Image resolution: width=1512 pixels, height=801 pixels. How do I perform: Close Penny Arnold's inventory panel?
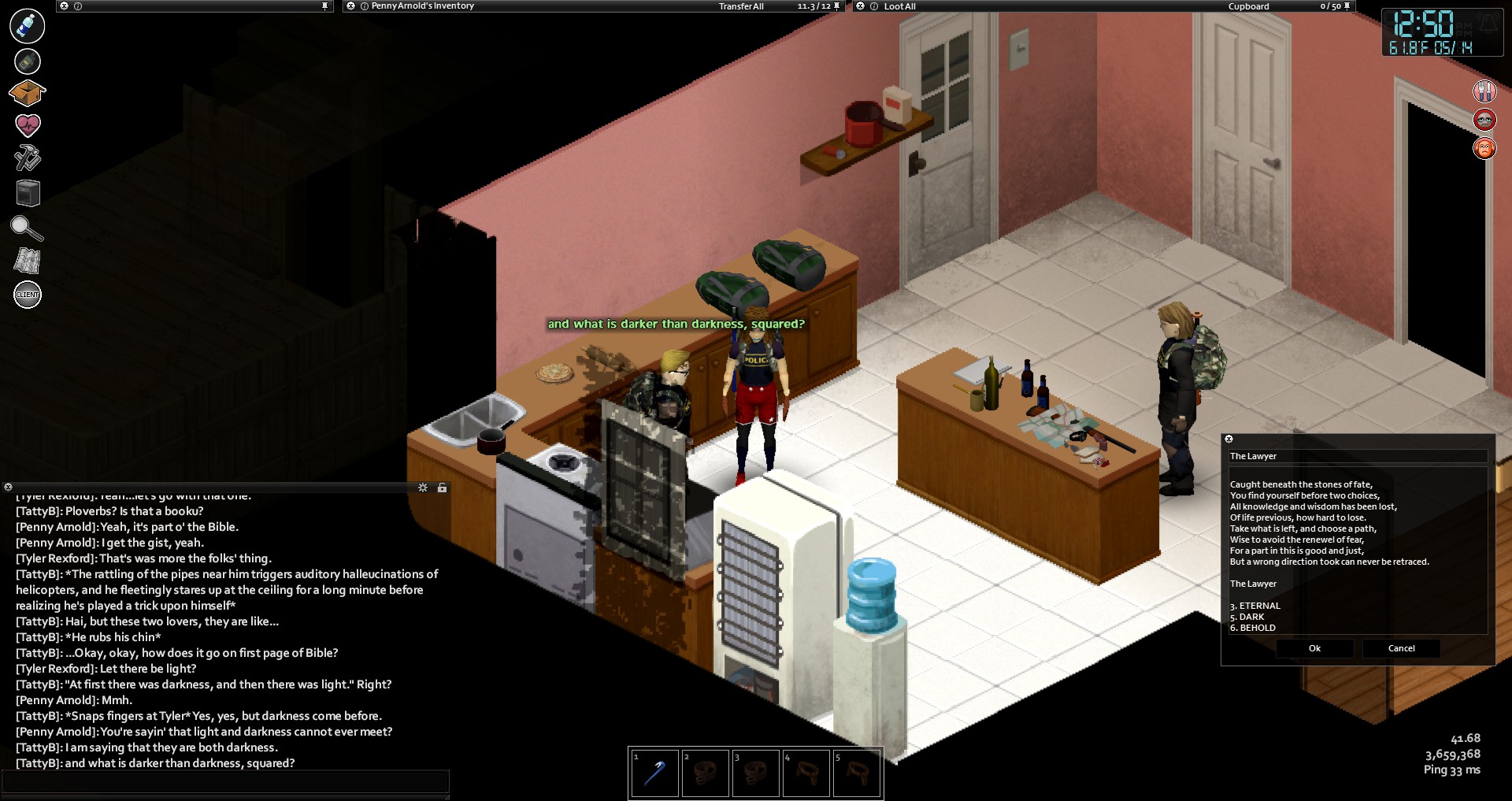[x=351, y=6]
